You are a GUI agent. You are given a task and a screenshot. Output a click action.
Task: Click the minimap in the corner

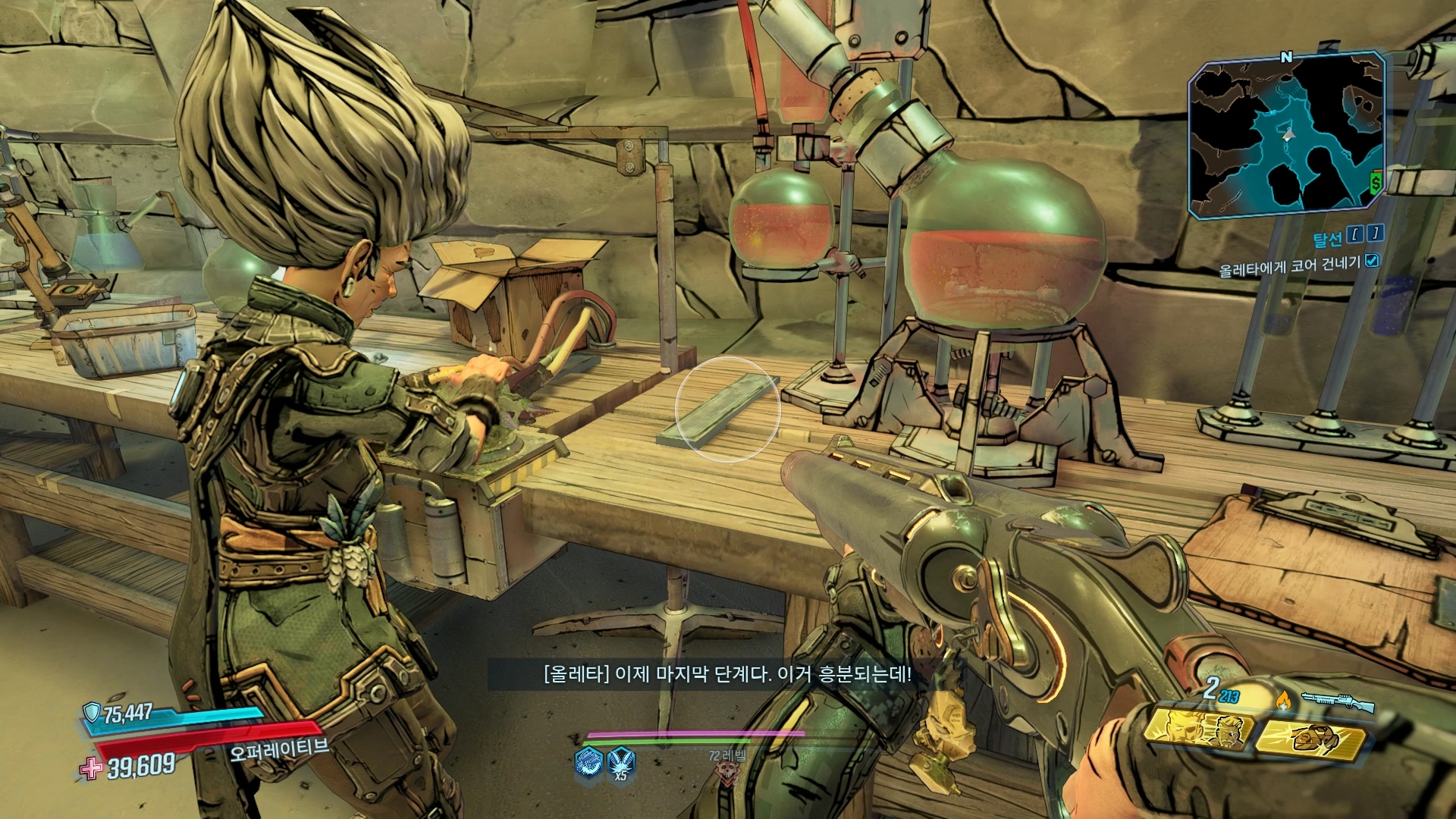[x=1286, y=136]
